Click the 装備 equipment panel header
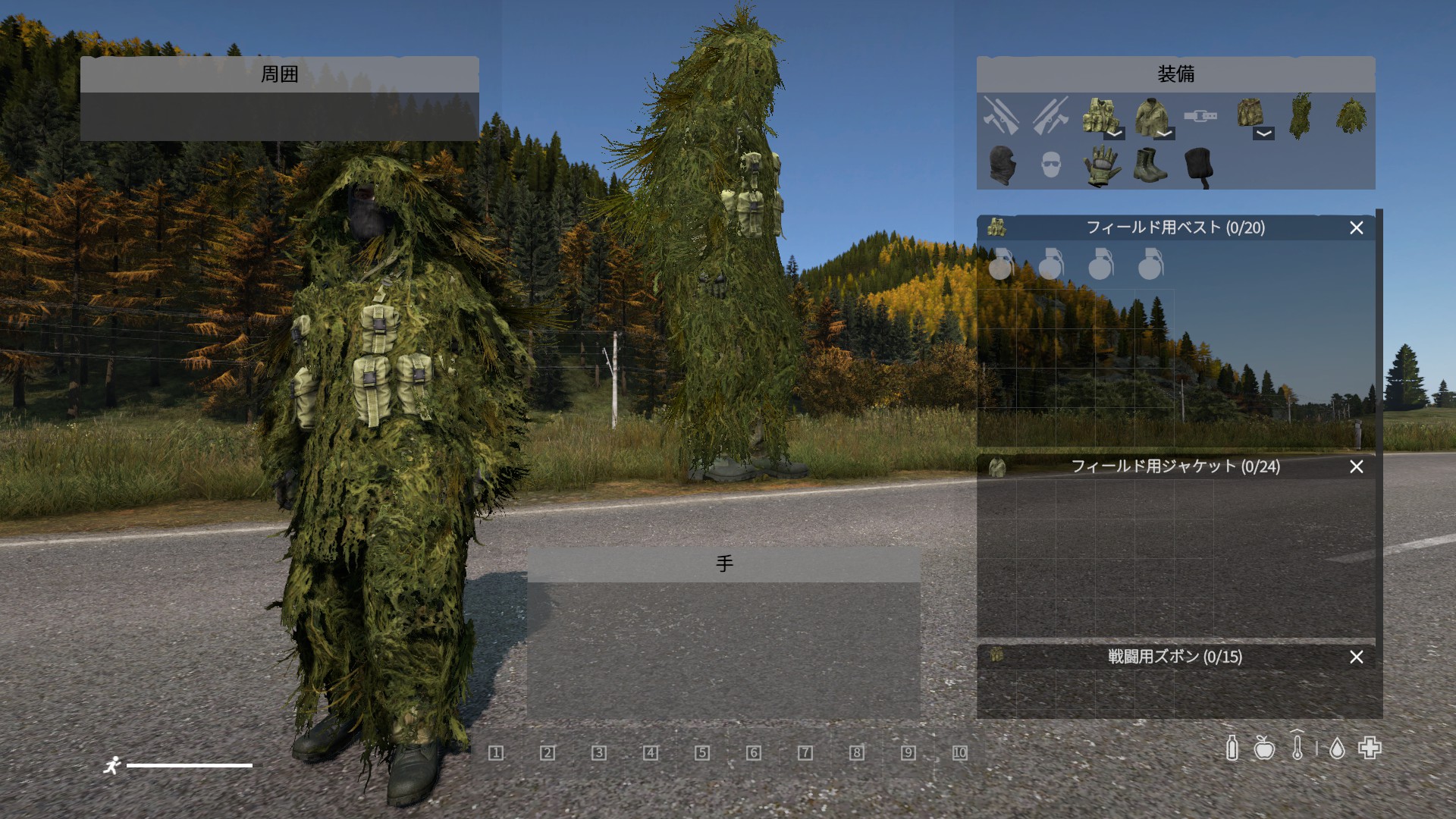1456x819 pixels. pos(1175,74)
